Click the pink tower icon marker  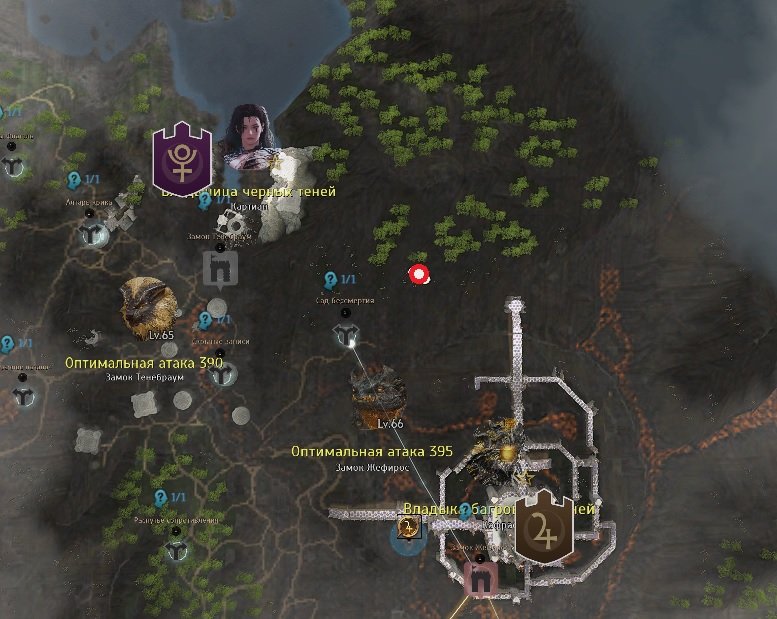tap(481, 578)
